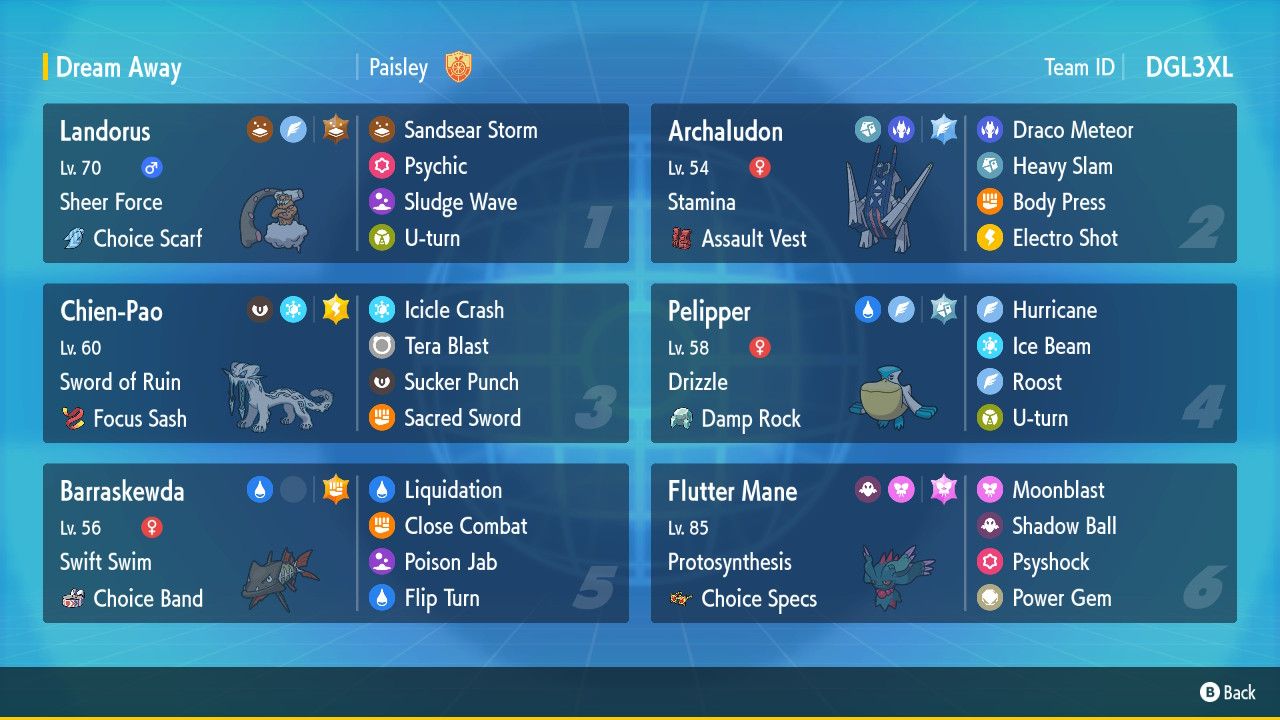This screenshot has width=1280, height=720.
Task: Select Pelipper's Hurricane move
Action: pos(1054,310)
